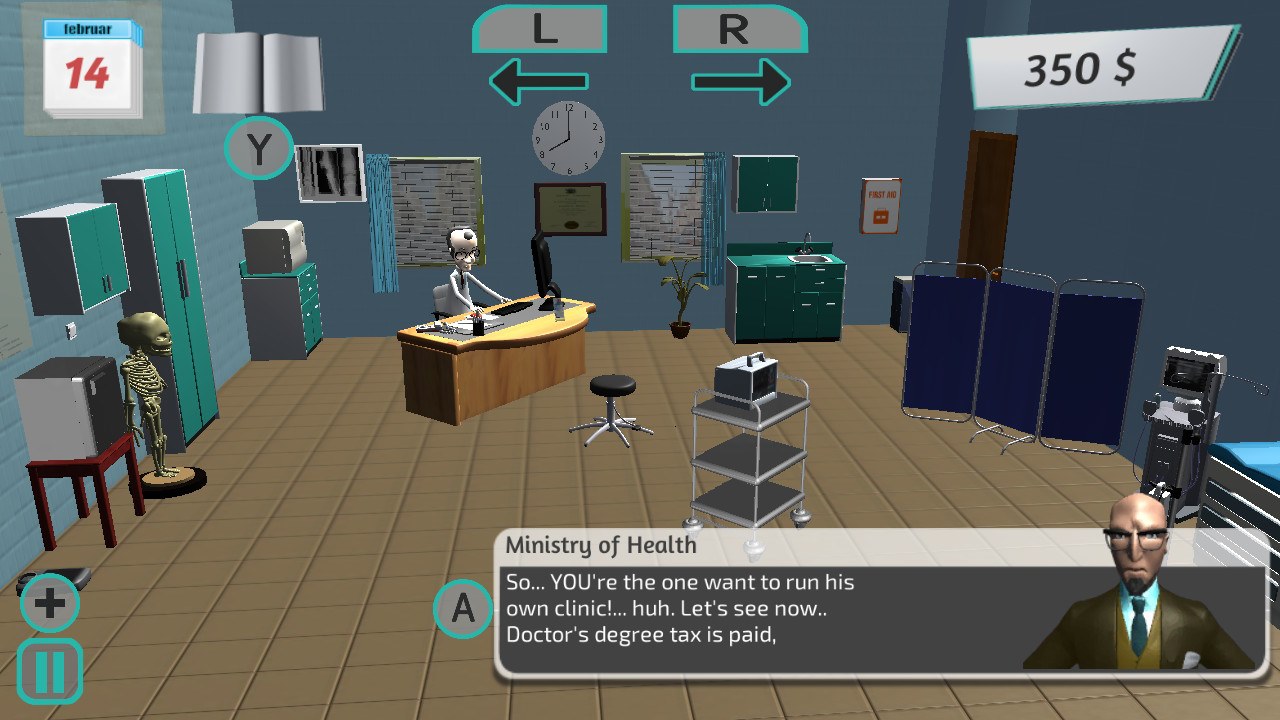
Task: Pause the game with the pause icon
Action: pos(48,668)
